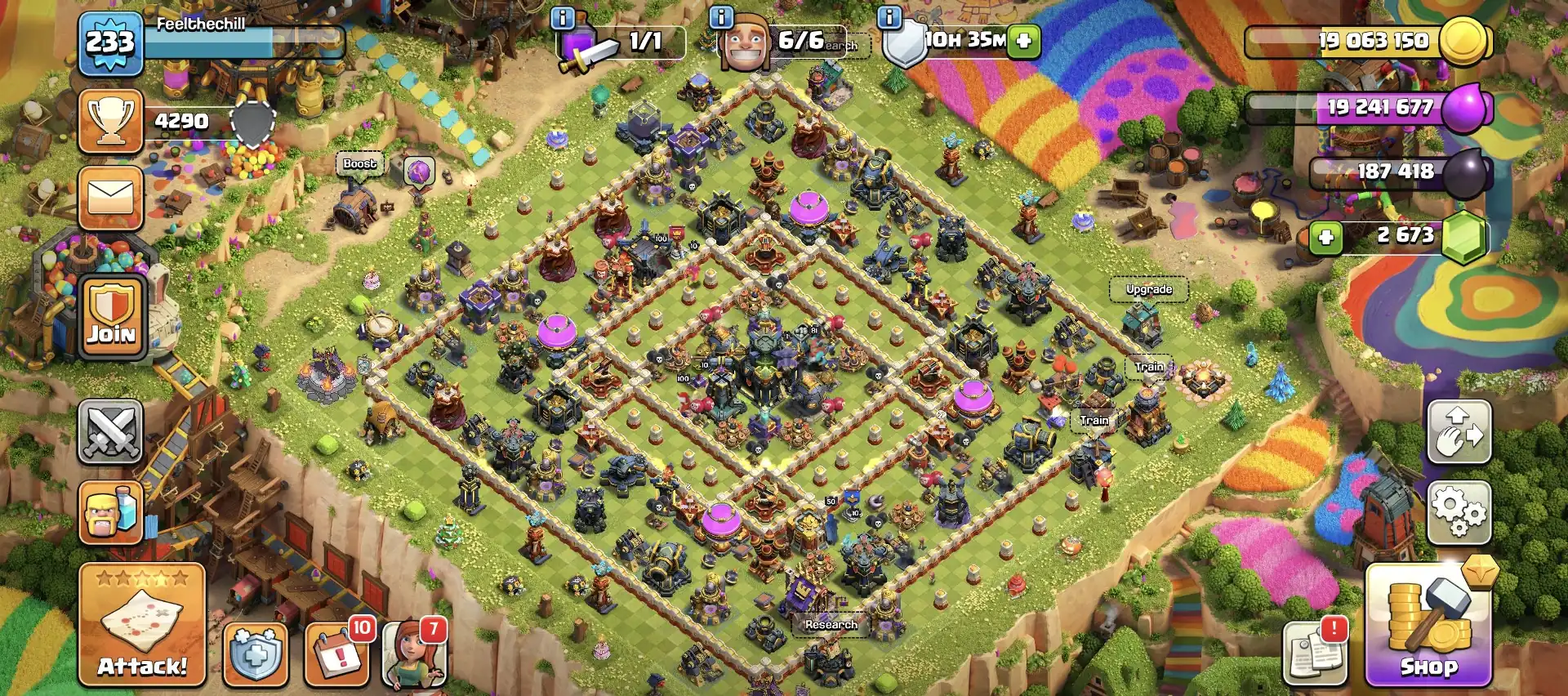Tap the Research label near the laboratory
Screen dimensions: 1568x696
coord(831,624)
